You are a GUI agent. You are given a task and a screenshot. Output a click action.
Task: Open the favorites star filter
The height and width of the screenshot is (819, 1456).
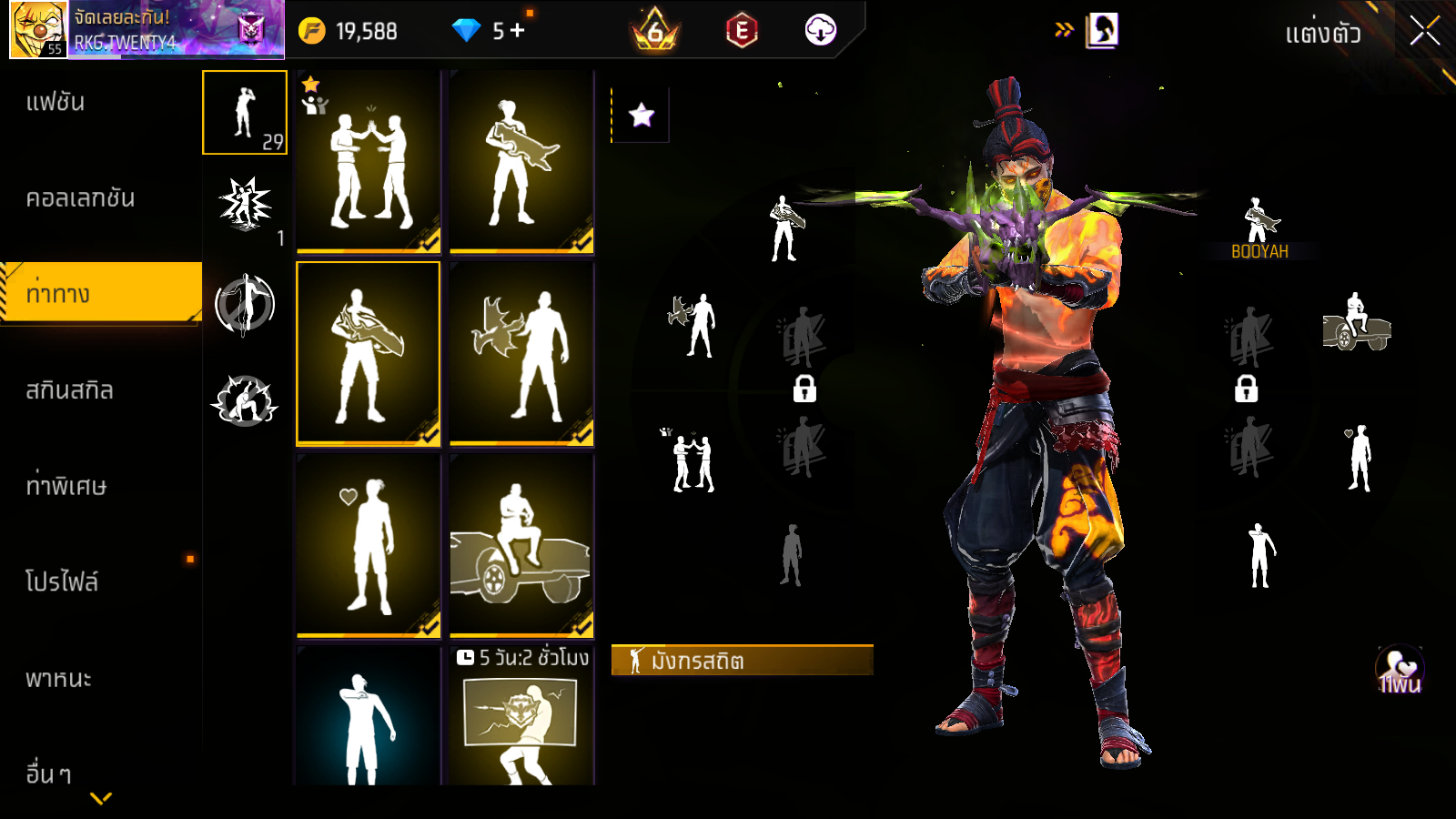[642, 116]
